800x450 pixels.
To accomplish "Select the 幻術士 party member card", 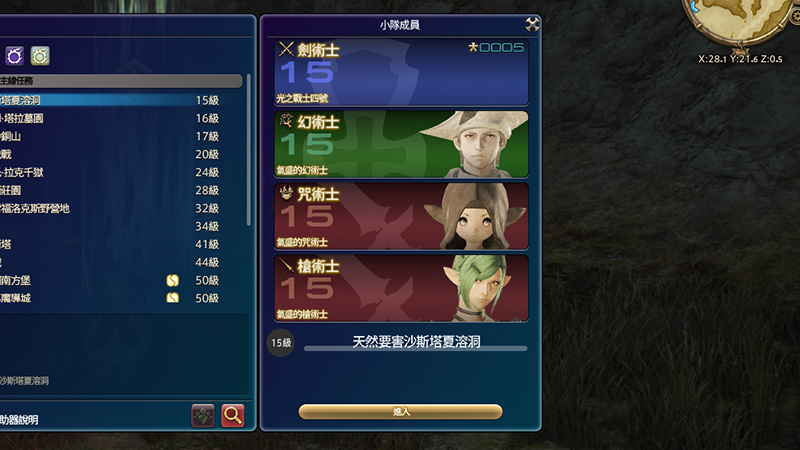I will pos(401,144).
